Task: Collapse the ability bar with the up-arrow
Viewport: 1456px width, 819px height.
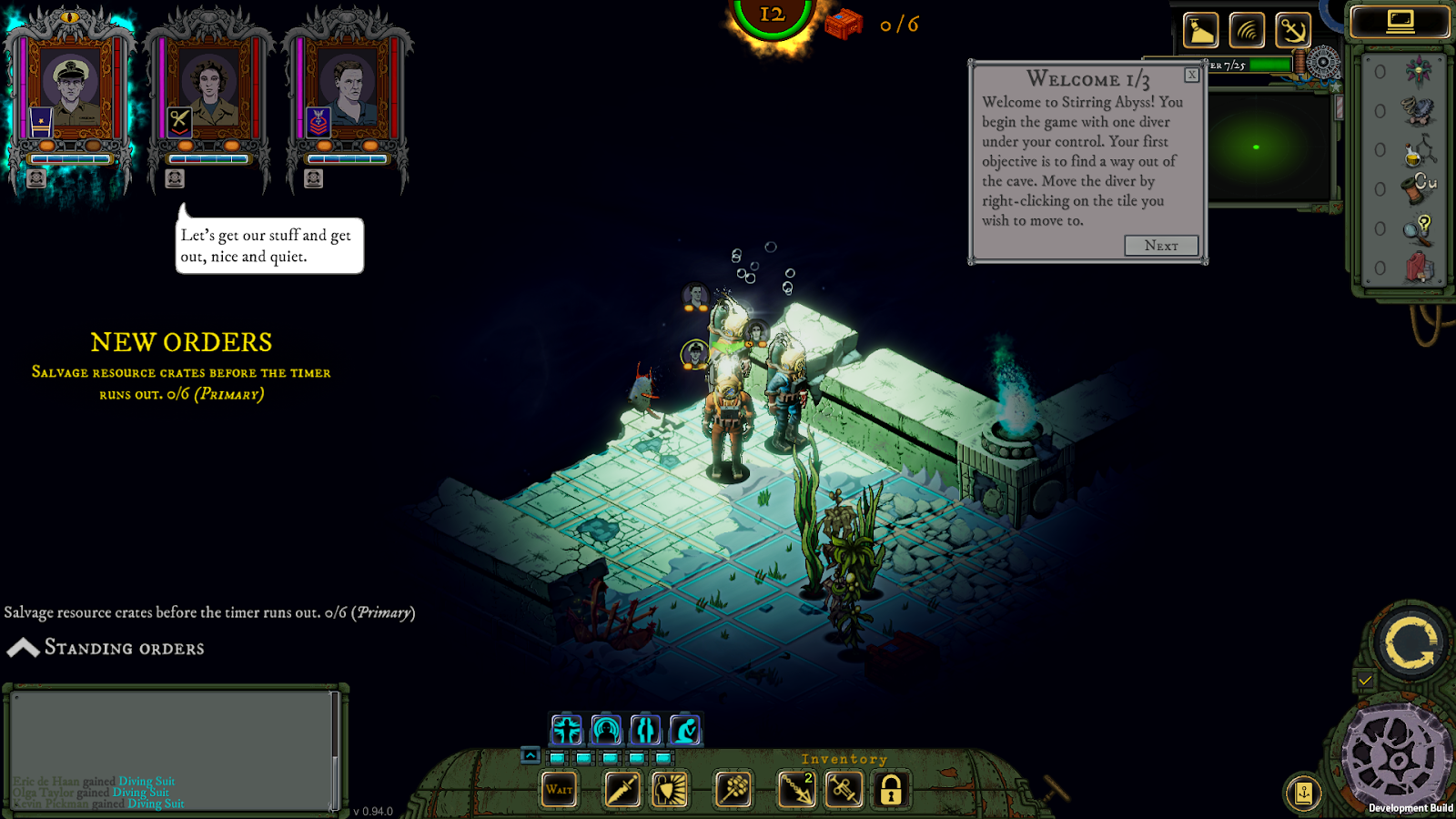Action: 531,755
